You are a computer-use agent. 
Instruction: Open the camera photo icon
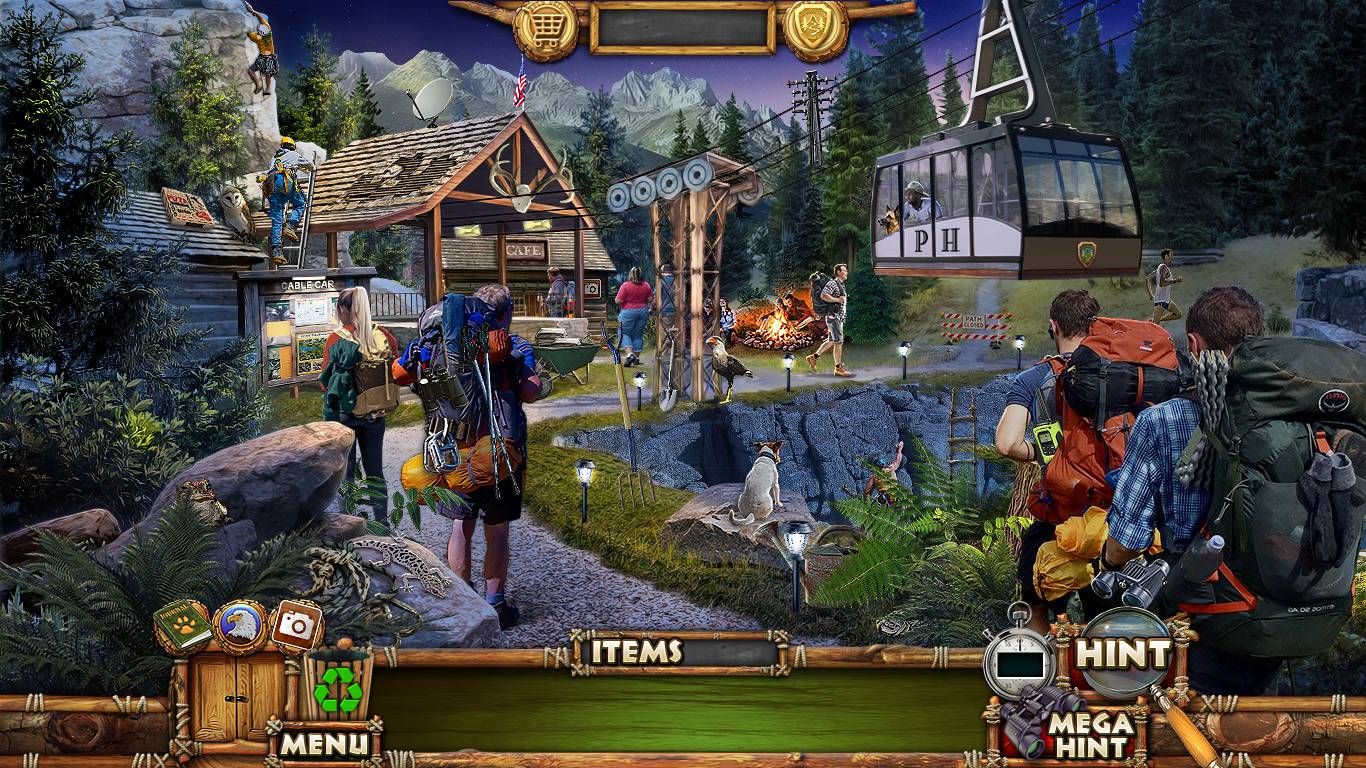click(x=296, y=627)
